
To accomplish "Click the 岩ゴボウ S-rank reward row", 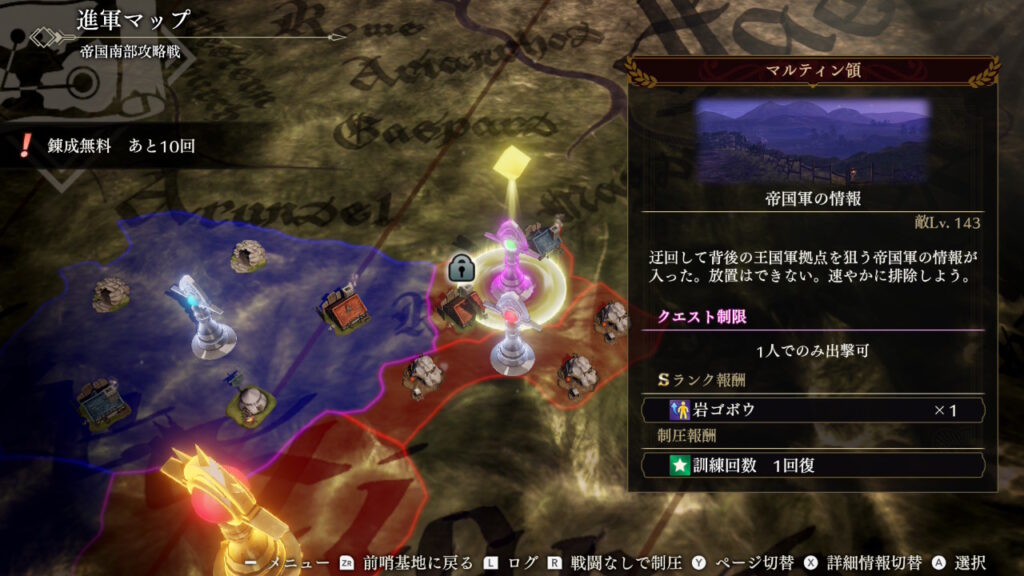I will tap(812, 410).
